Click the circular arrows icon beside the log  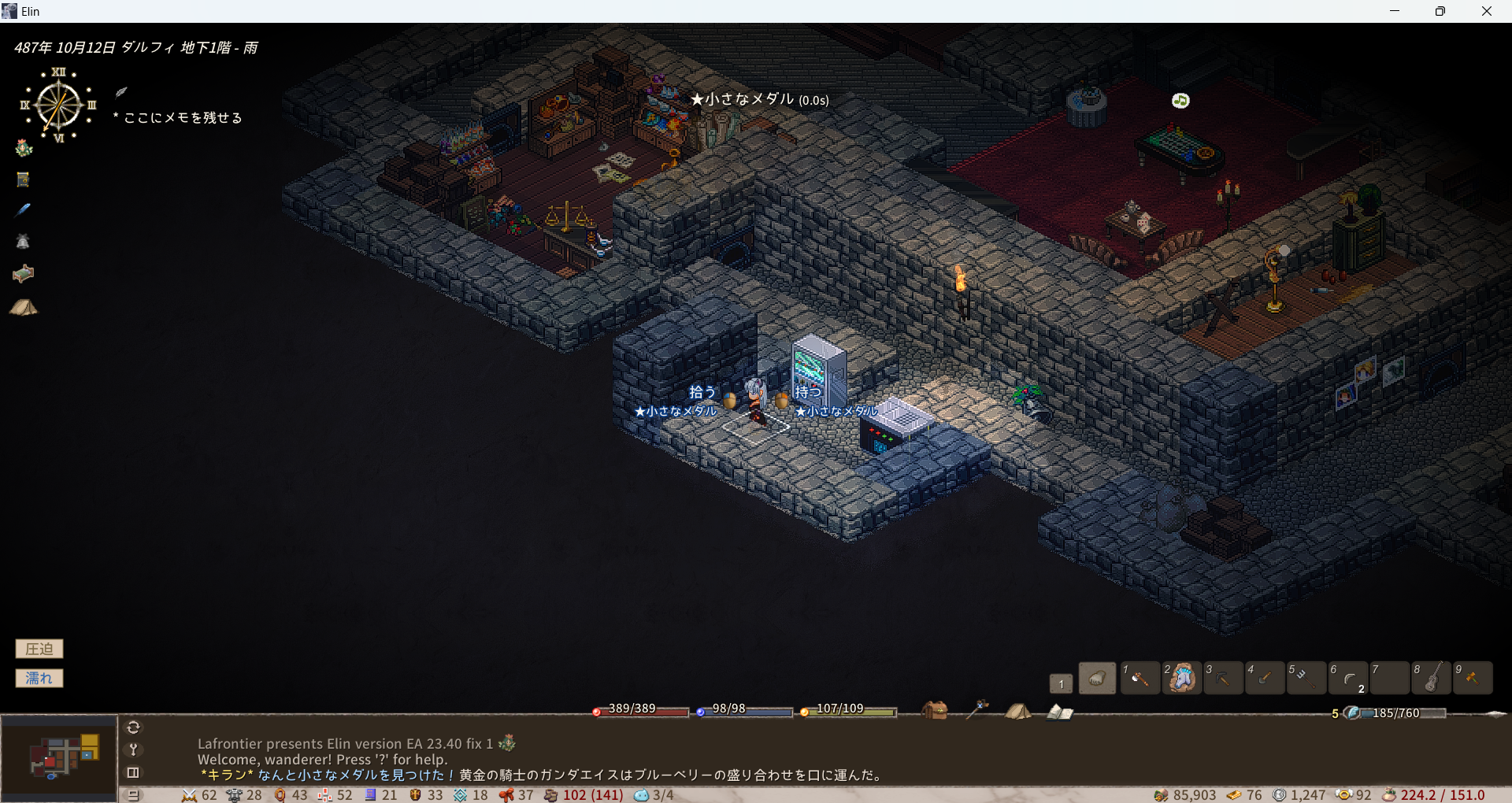tap(133, 727)
